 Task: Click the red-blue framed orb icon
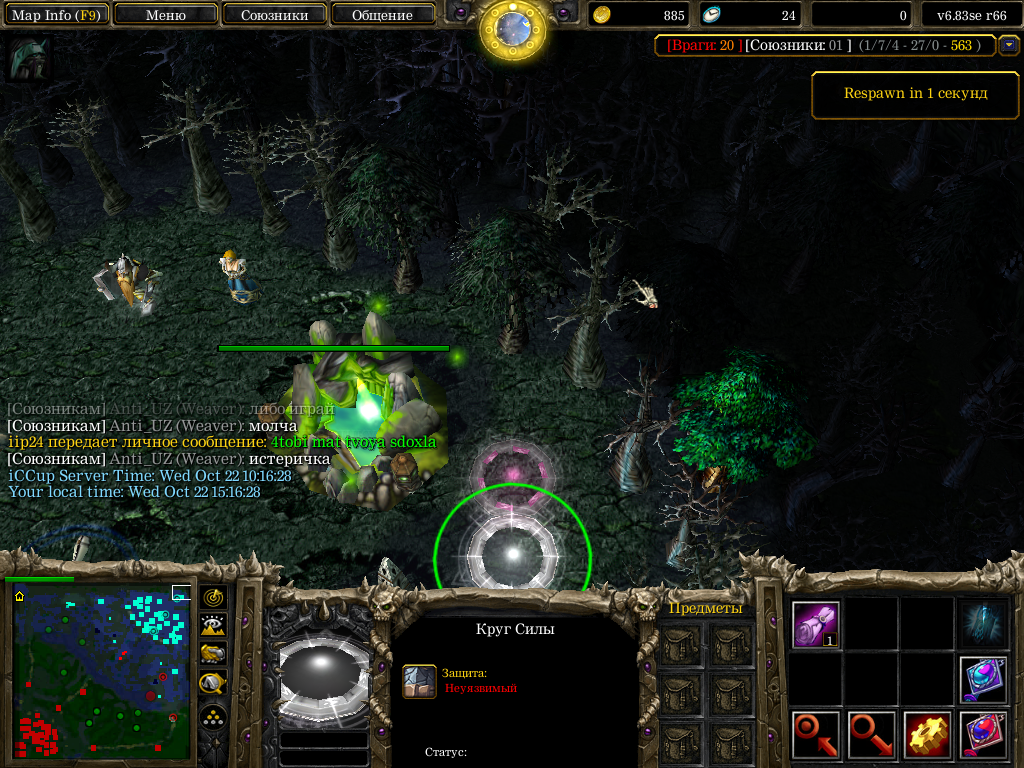984,735
